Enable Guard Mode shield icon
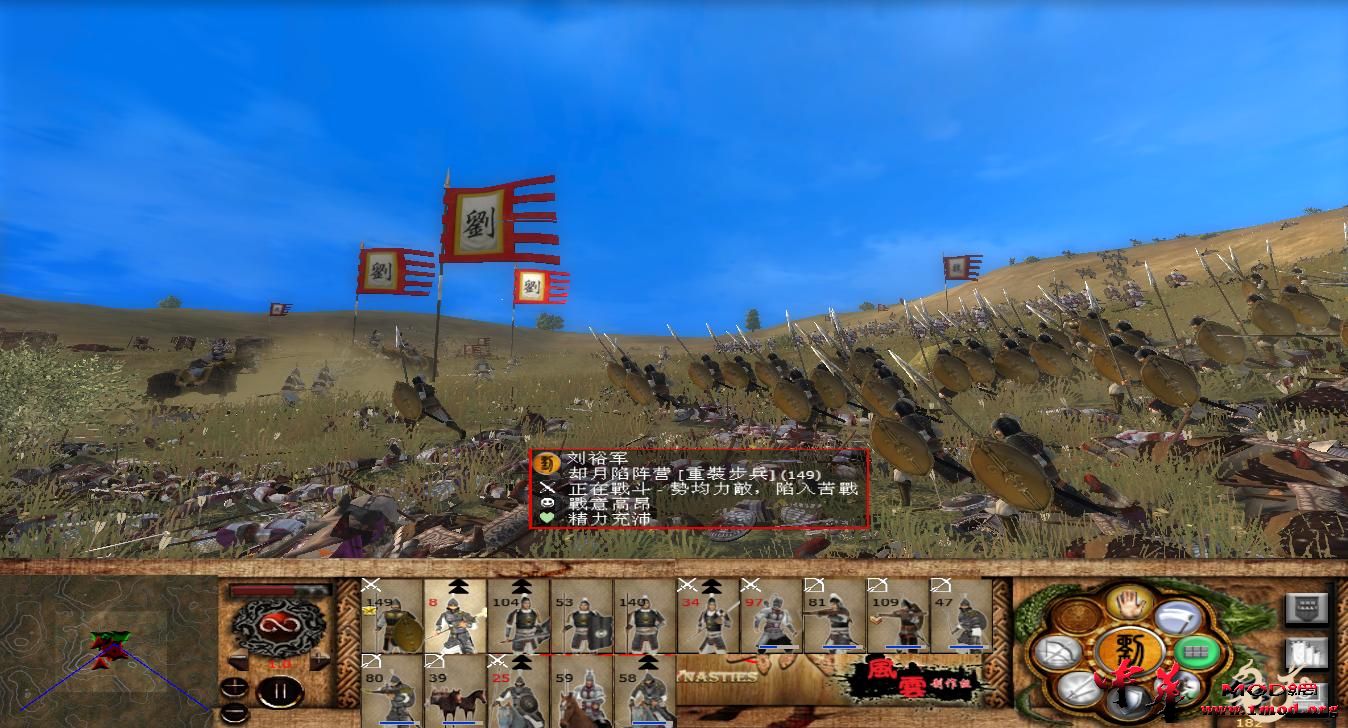1348x728 pixels. [1129, 700]
